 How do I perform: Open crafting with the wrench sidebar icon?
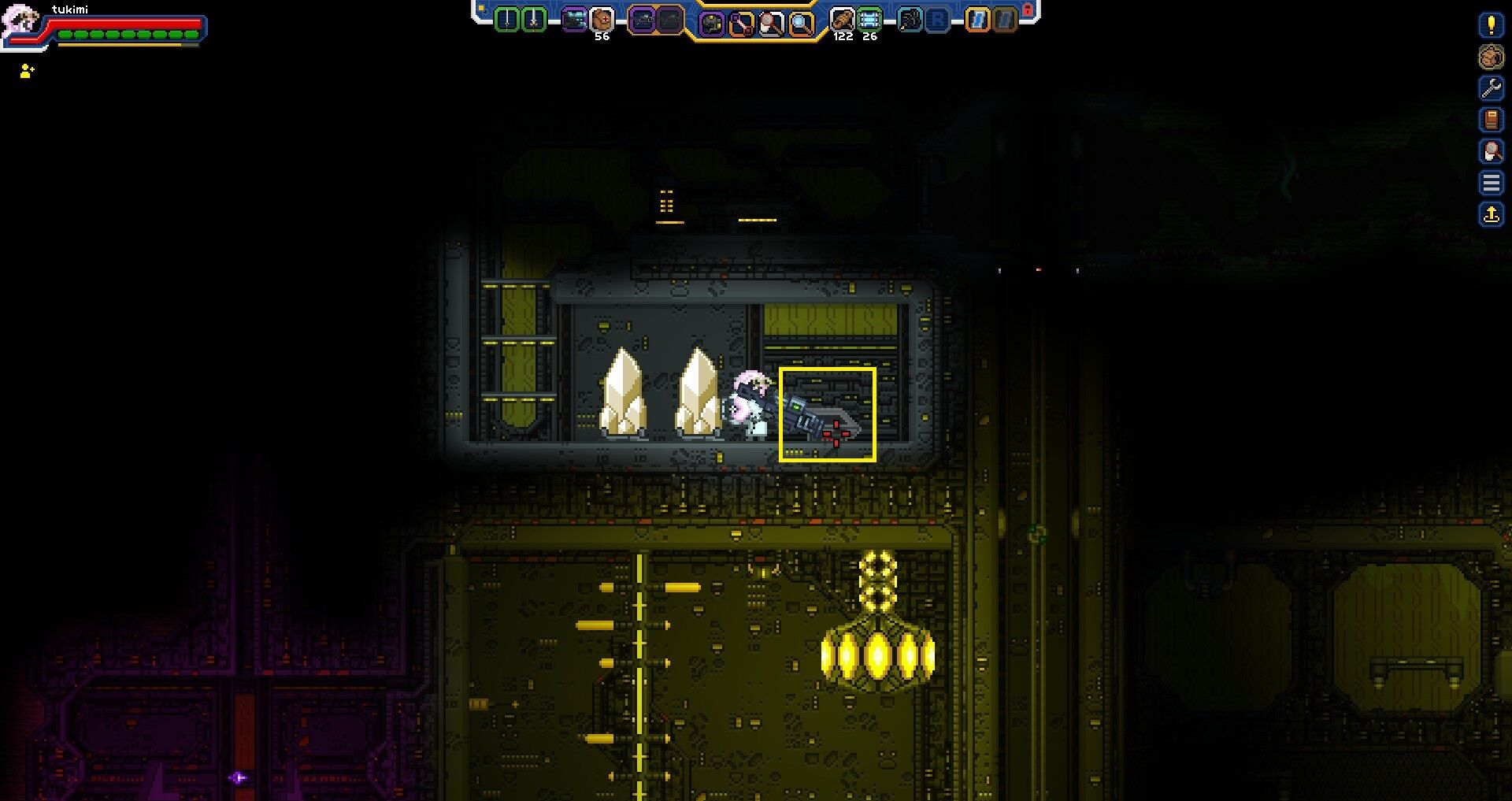(x=1491, y=87)
